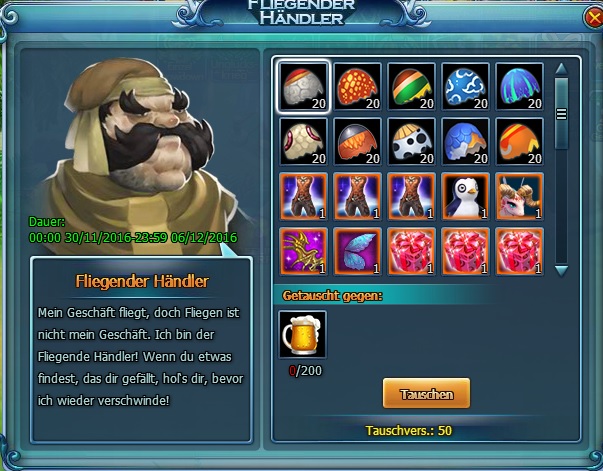Click the beer mug exchange currency icon

pyautogui.click(x=302, y=334)
